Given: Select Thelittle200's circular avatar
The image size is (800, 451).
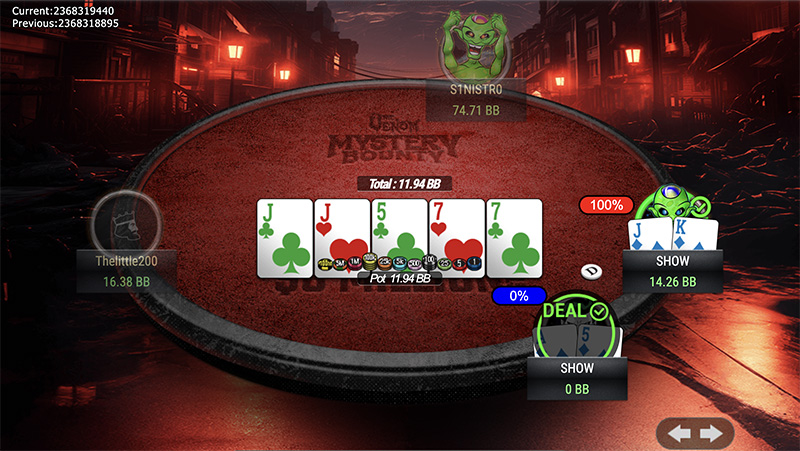Looking at the screenshot, I should 125,221.
